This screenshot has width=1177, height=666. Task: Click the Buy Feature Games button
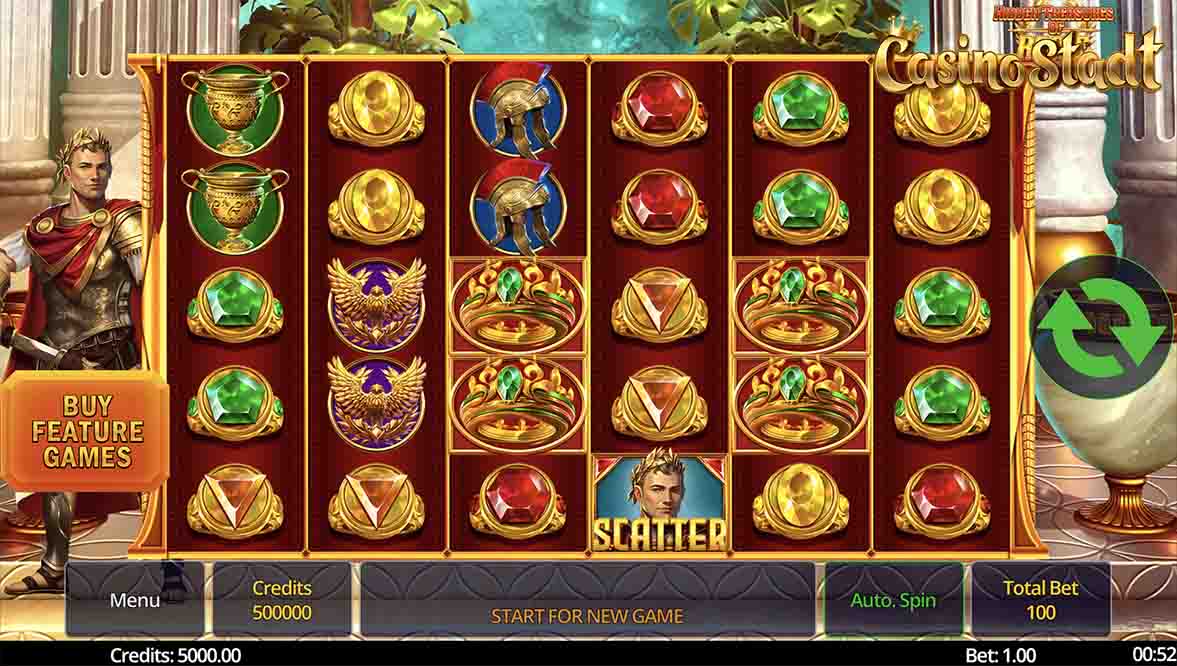click(88, 432)
